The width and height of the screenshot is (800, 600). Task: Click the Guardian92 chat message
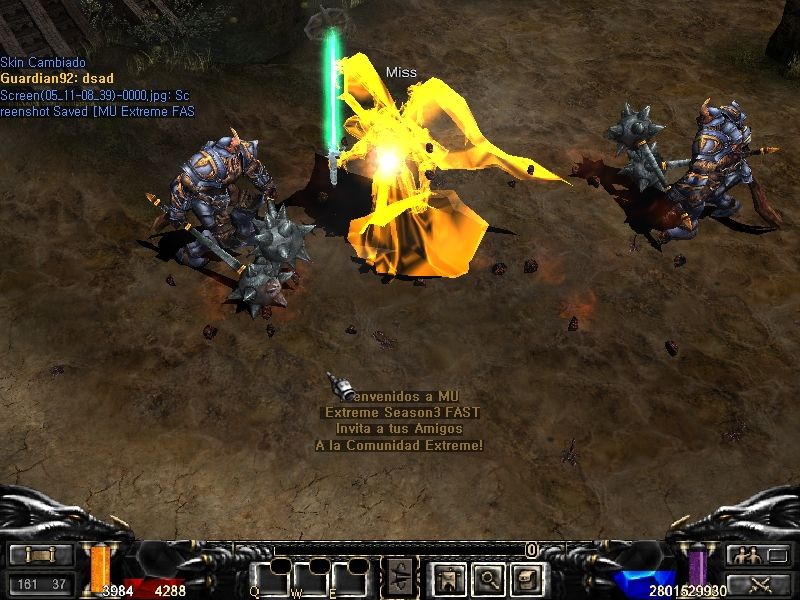point(45,78)
